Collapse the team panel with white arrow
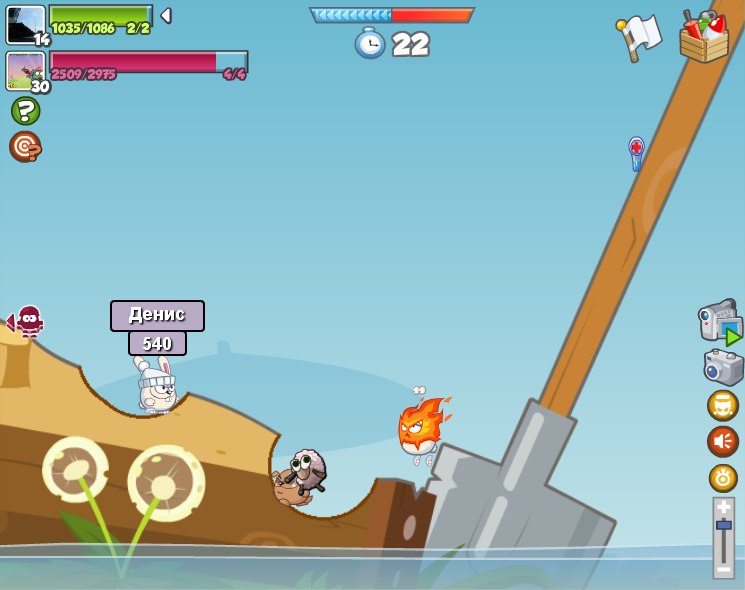Viewport: 745px width, 590px height. click(x=166, y=16)
